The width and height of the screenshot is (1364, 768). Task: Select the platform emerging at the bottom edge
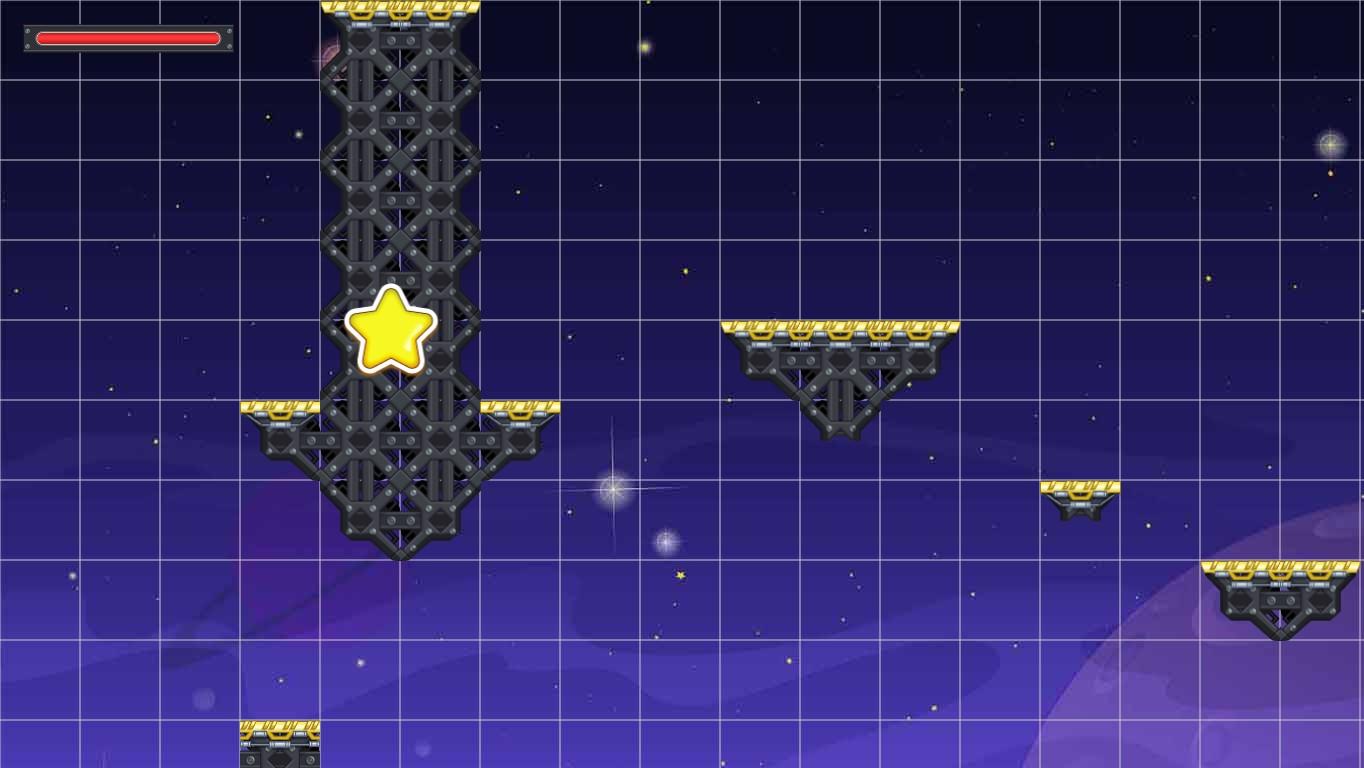[280, 745]
